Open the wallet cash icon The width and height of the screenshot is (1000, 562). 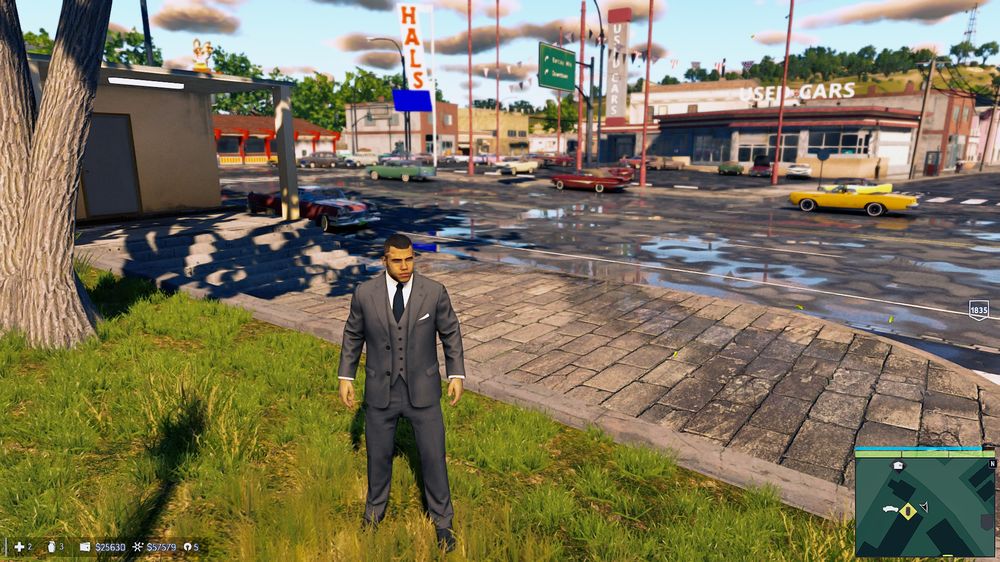click(x=85, y=547)
